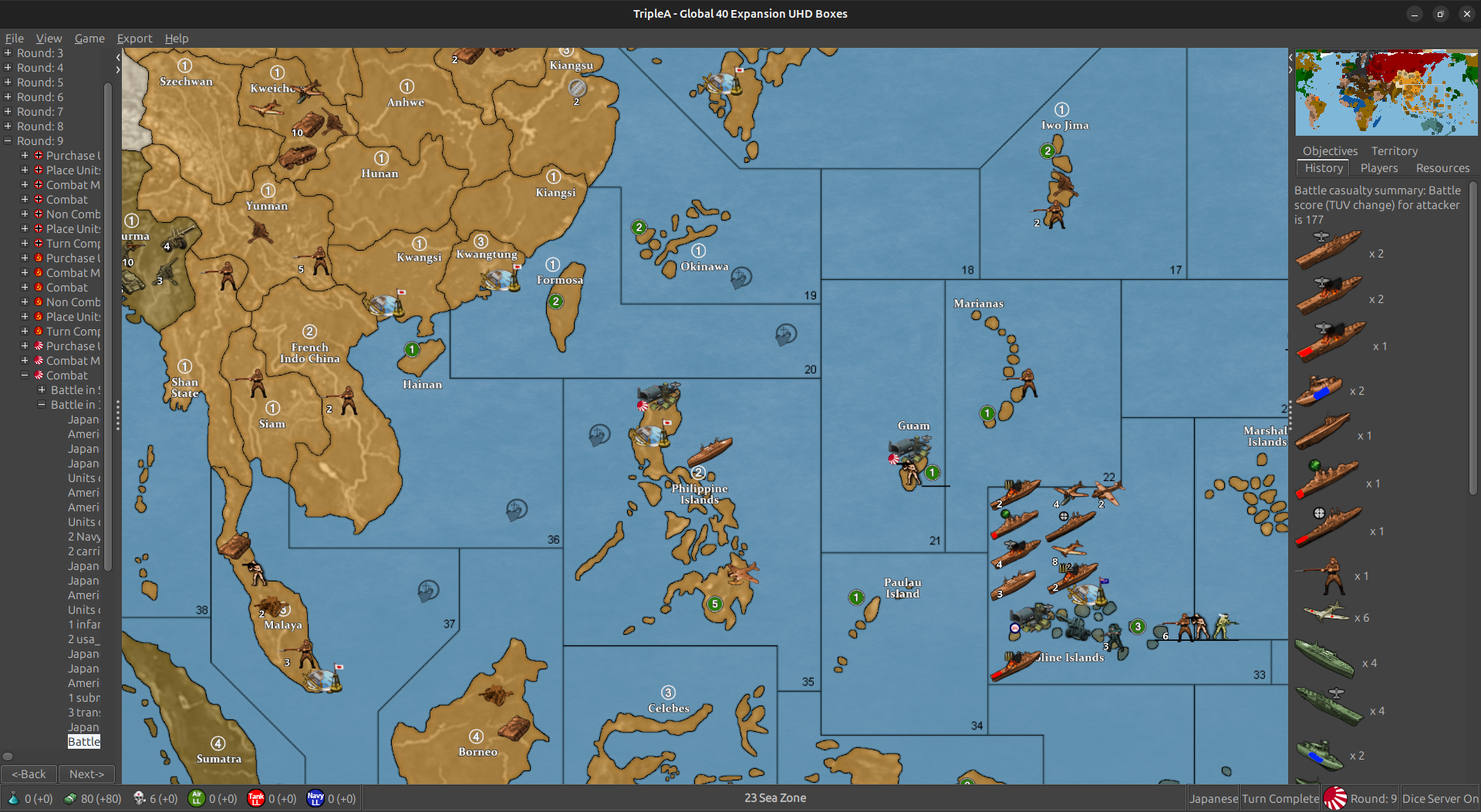1481x812 pixels.
Task: Open the Game menu
Action: pyautogui.click(x=89, y=38)
